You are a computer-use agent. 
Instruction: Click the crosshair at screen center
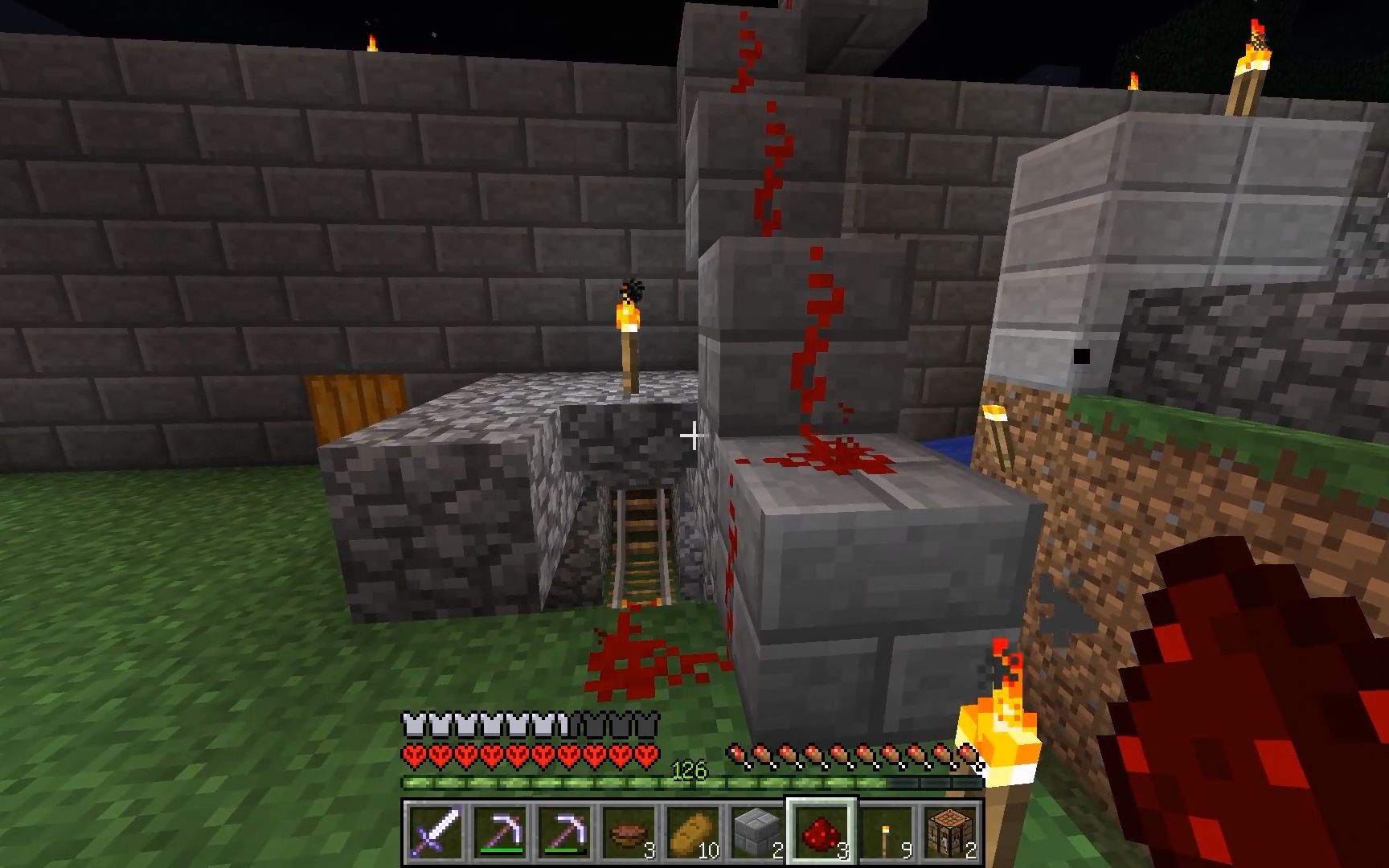tap(693, 437)
